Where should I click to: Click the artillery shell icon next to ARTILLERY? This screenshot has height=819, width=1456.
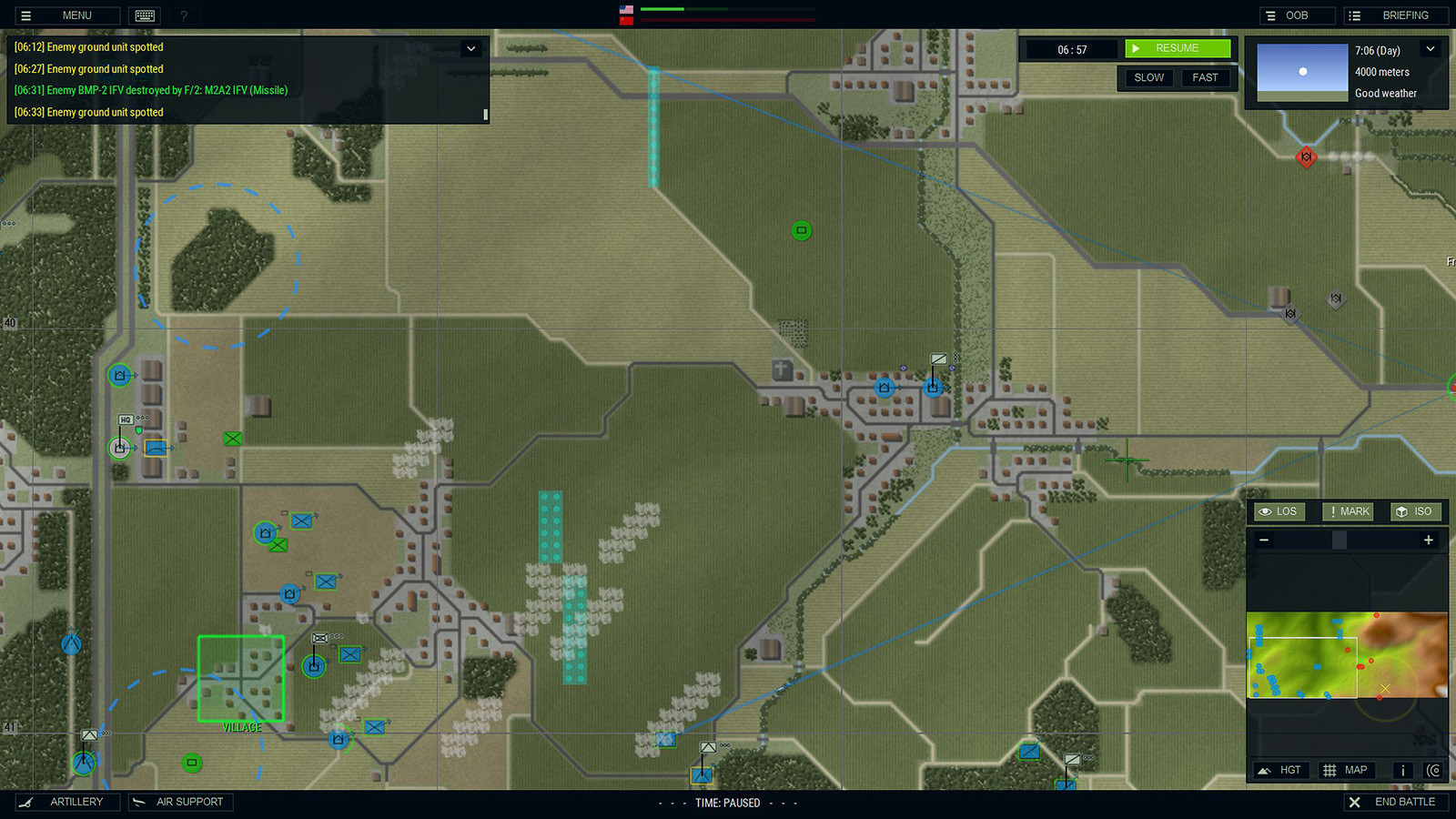point(27,802)
